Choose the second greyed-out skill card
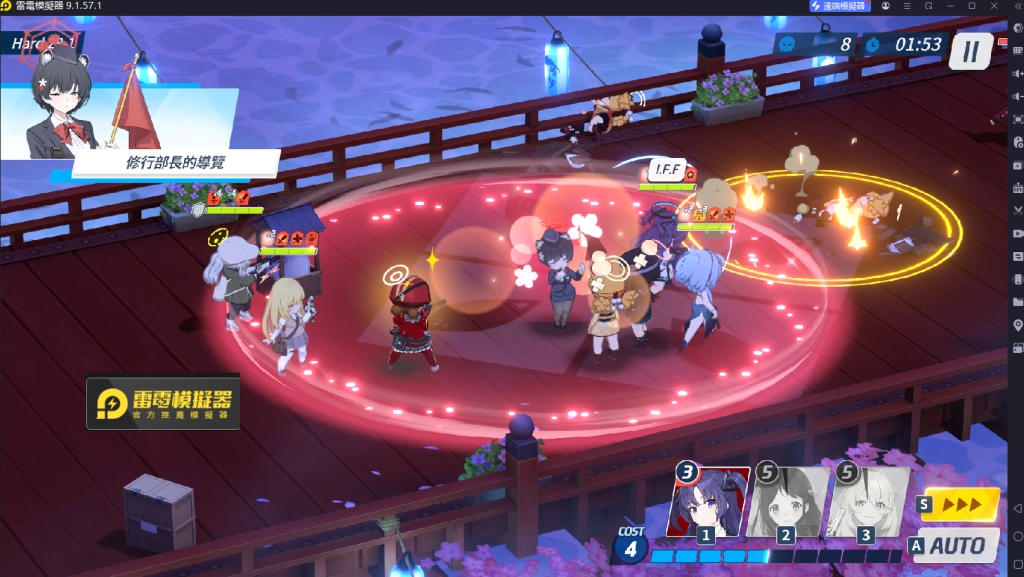The height and width of the screenshot is (577, 1024). coord(787,502)
